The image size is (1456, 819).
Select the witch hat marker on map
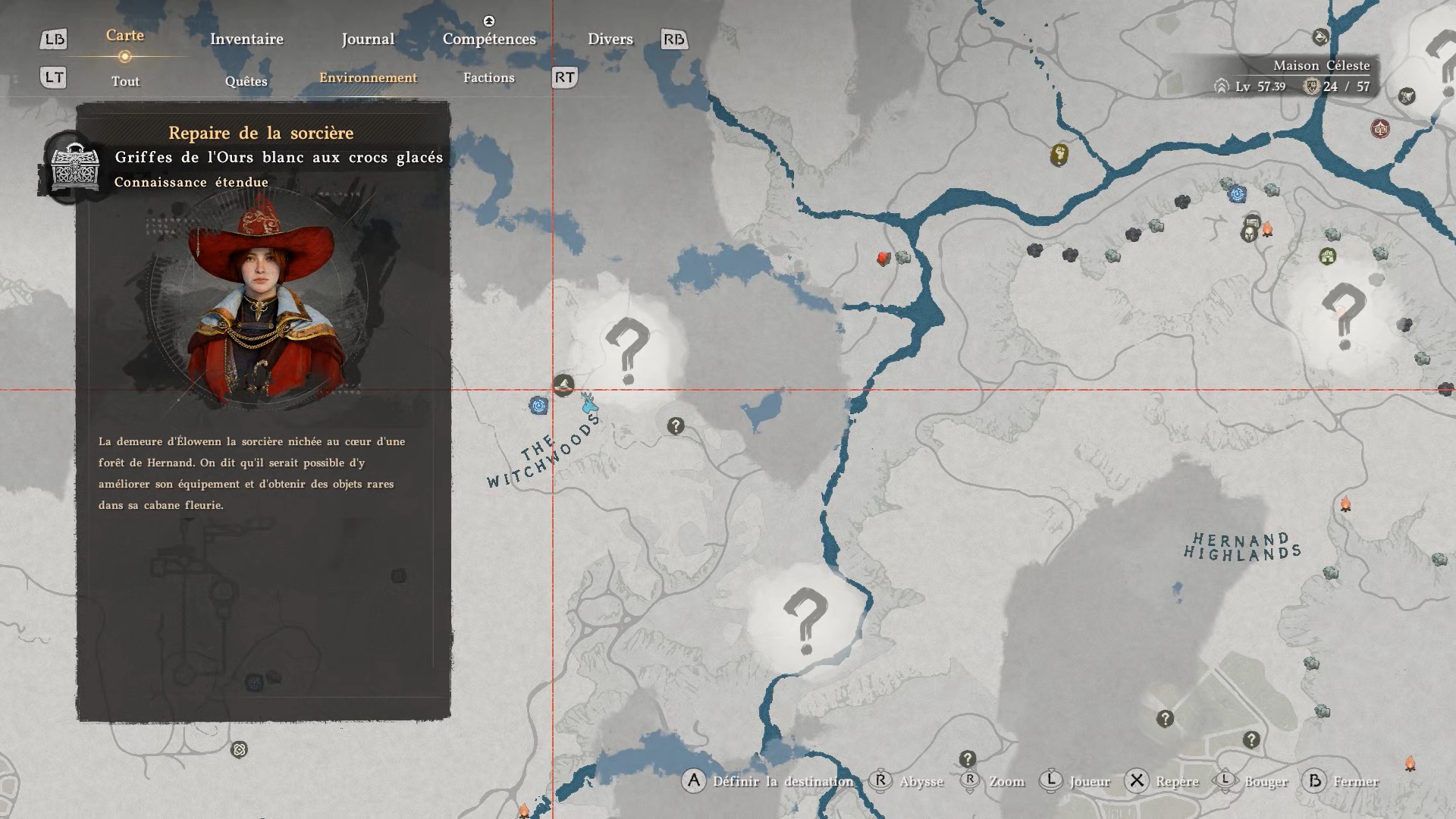coord(563,385)
